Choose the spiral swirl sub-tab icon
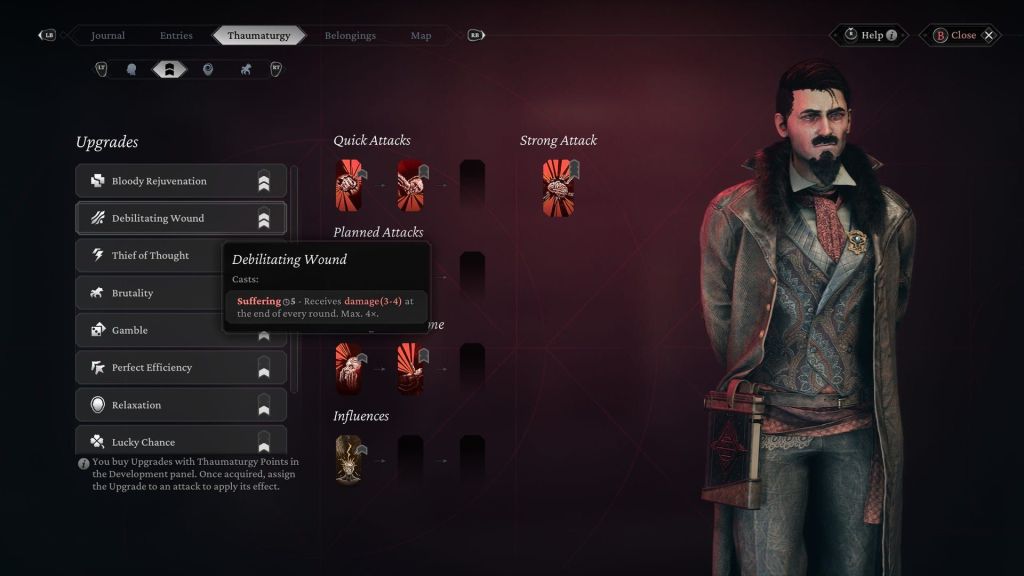 pos(208,69)
